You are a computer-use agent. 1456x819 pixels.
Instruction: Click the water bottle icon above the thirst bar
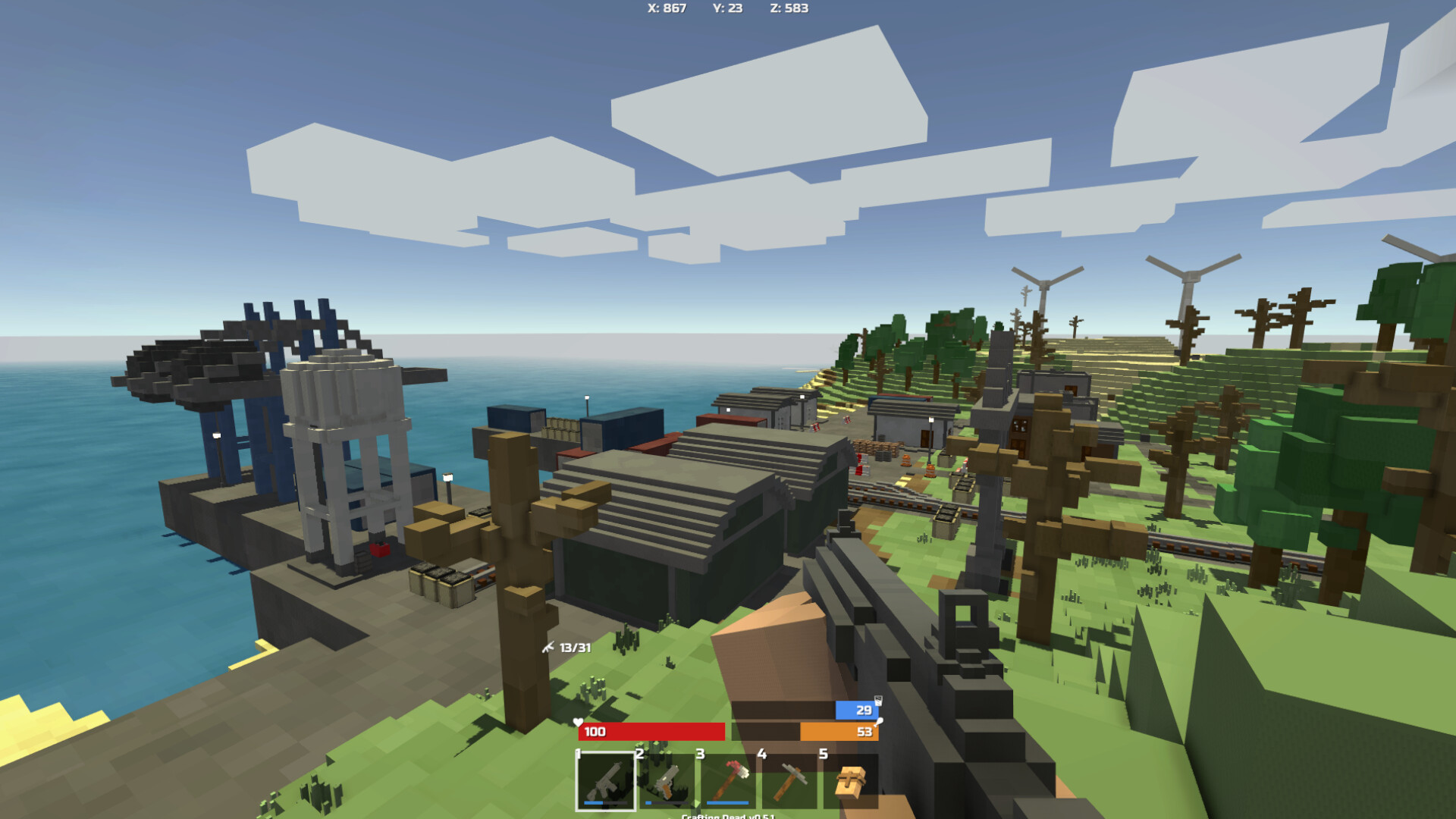878,702
